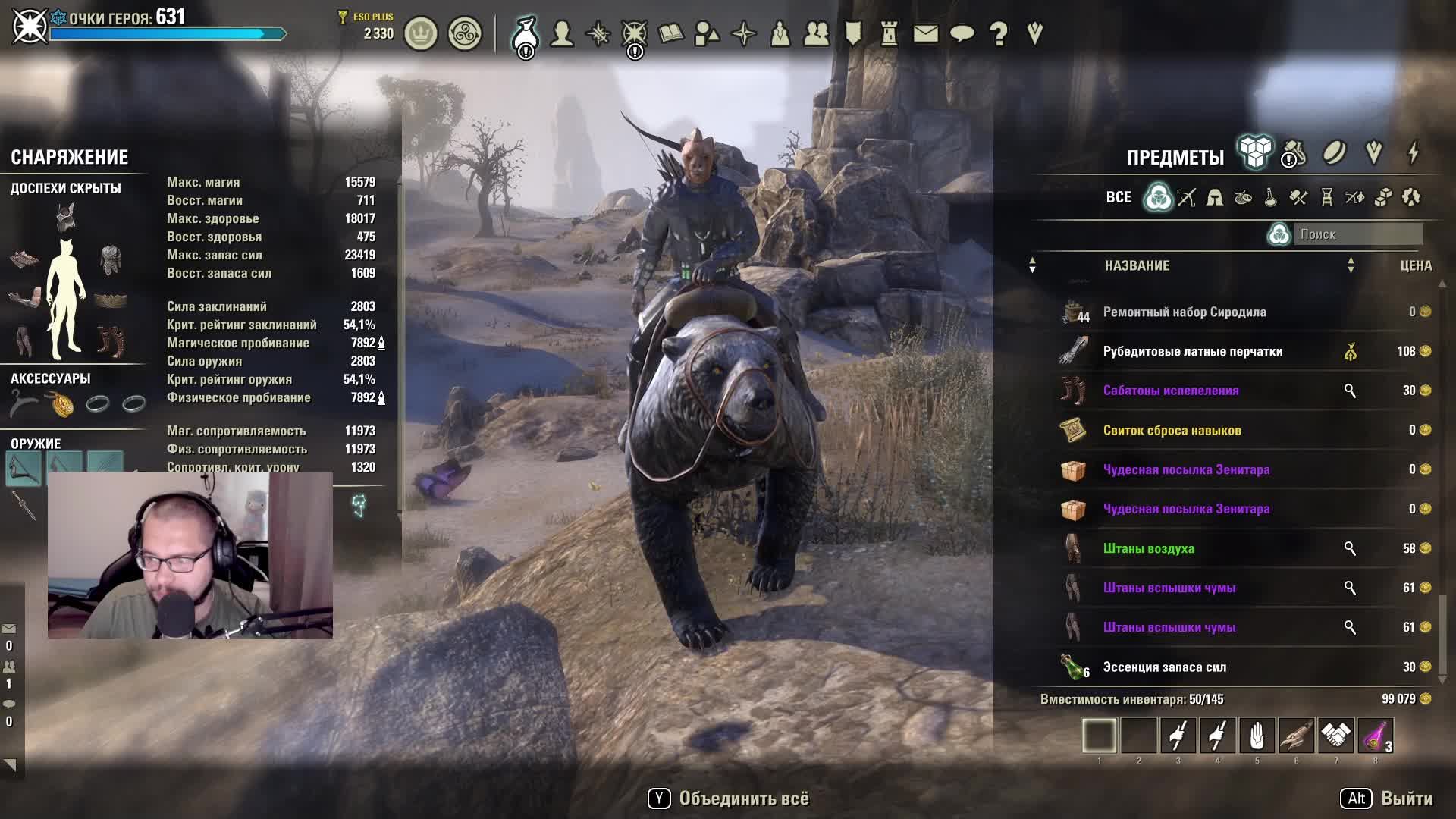Viewport: 1456px width, 819px height.
Task: Select the equipped bow weapon slot
Action: coord(24,466)
